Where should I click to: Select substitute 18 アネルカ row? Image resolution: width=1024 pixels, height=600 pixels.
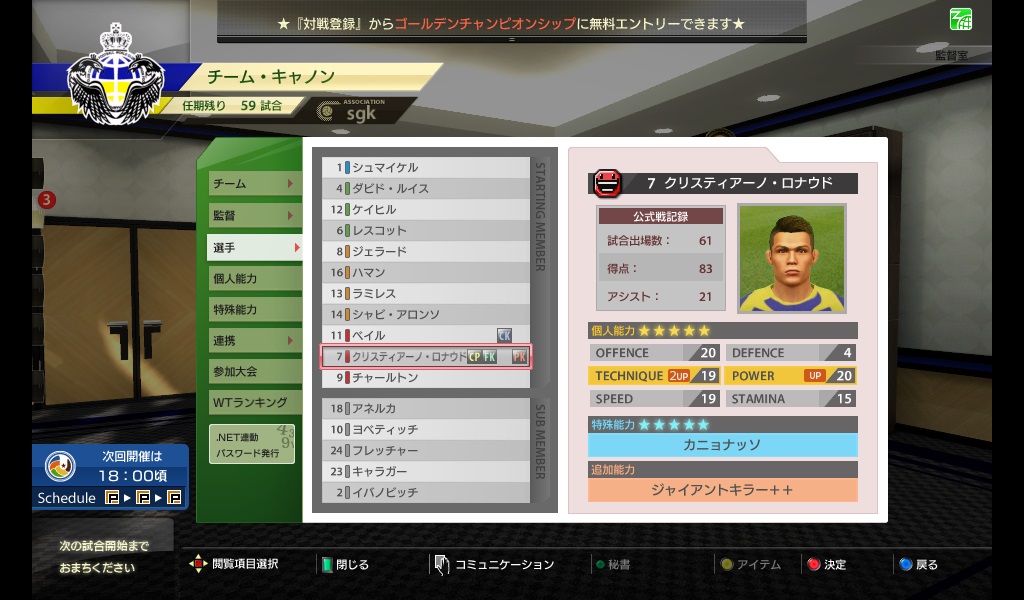(x=426, y=408)
